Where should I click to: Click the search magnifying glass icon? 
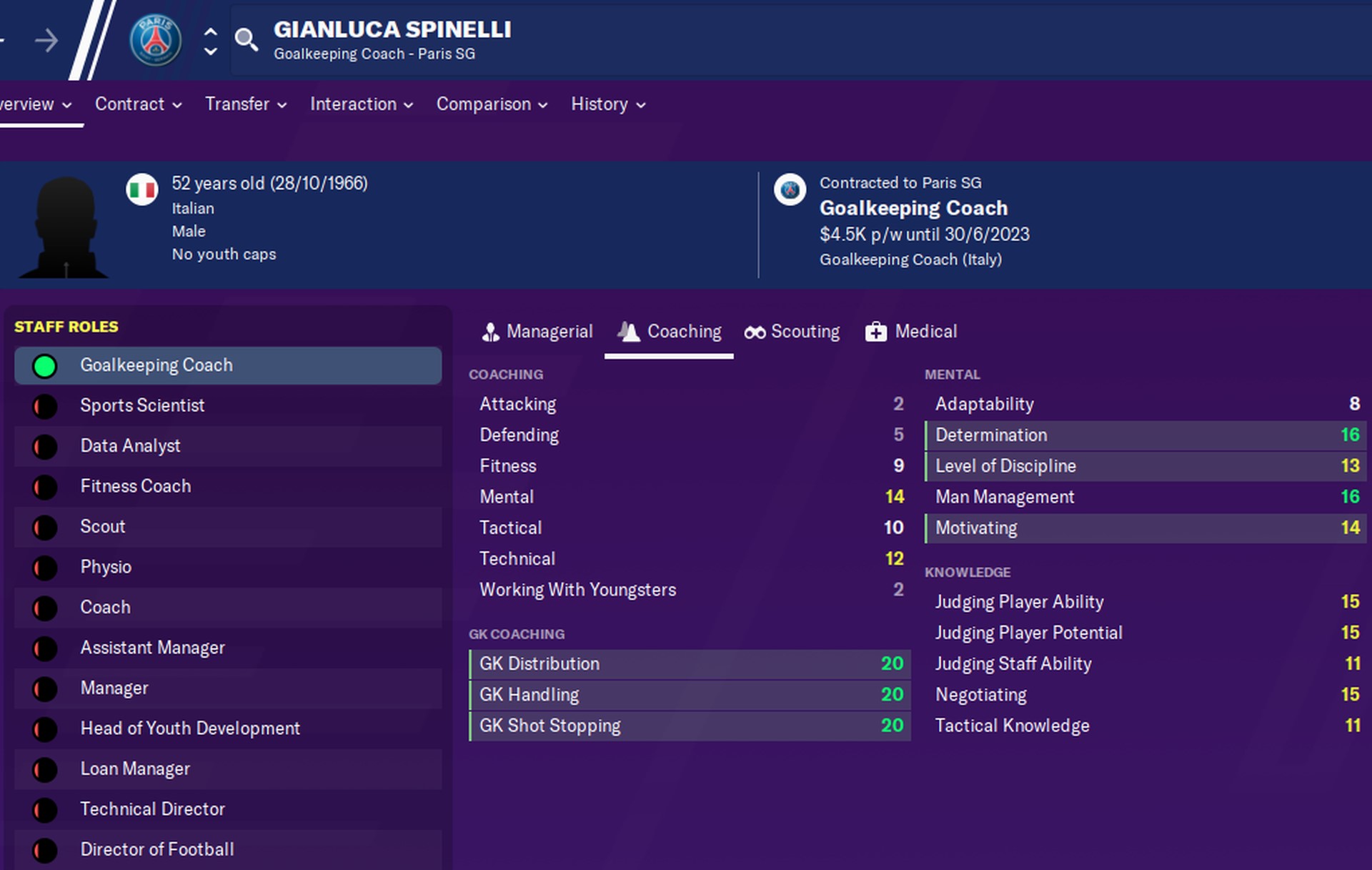tap(247, 41)
